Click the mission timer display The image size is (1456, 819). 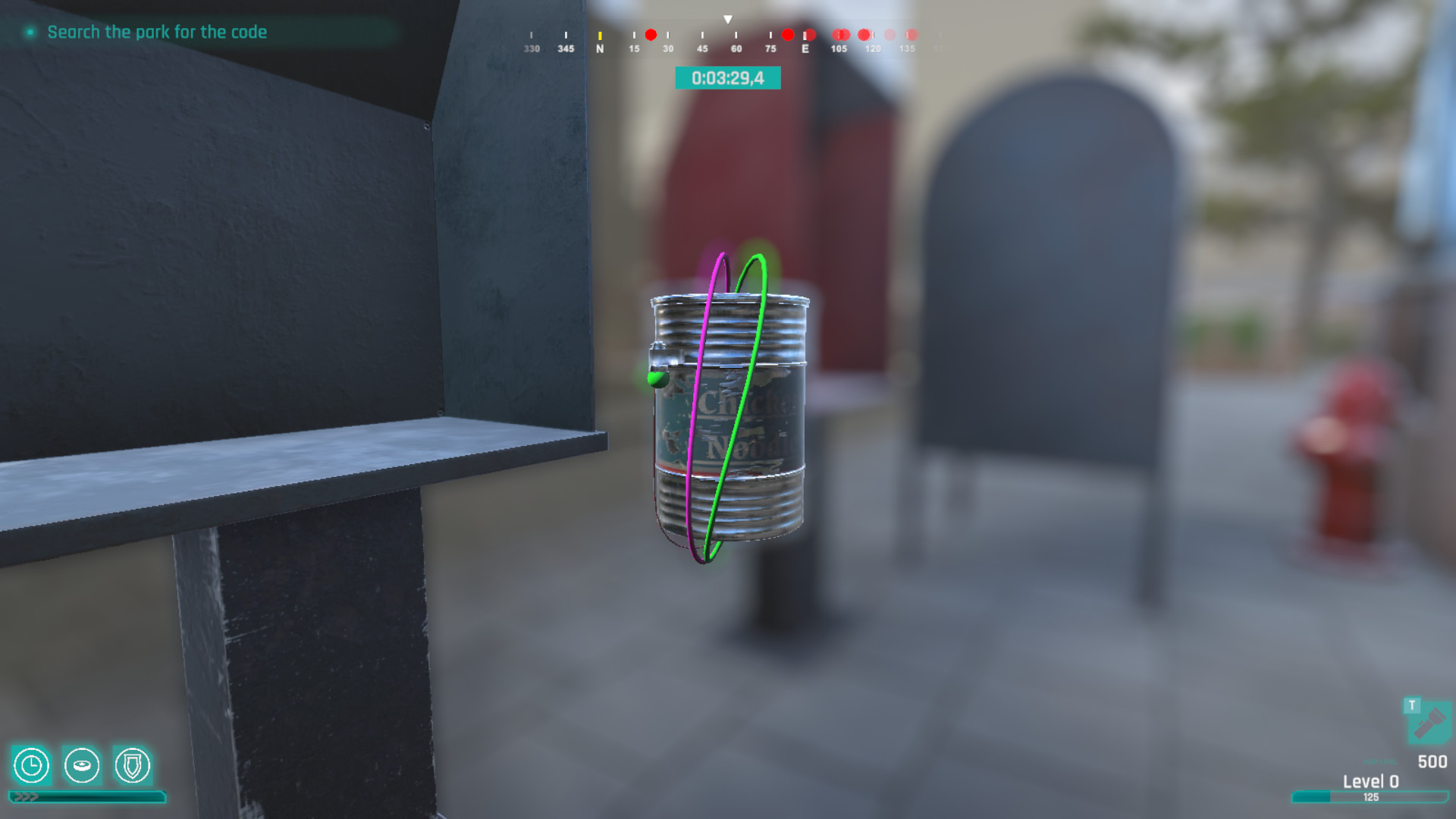[730, 77]
